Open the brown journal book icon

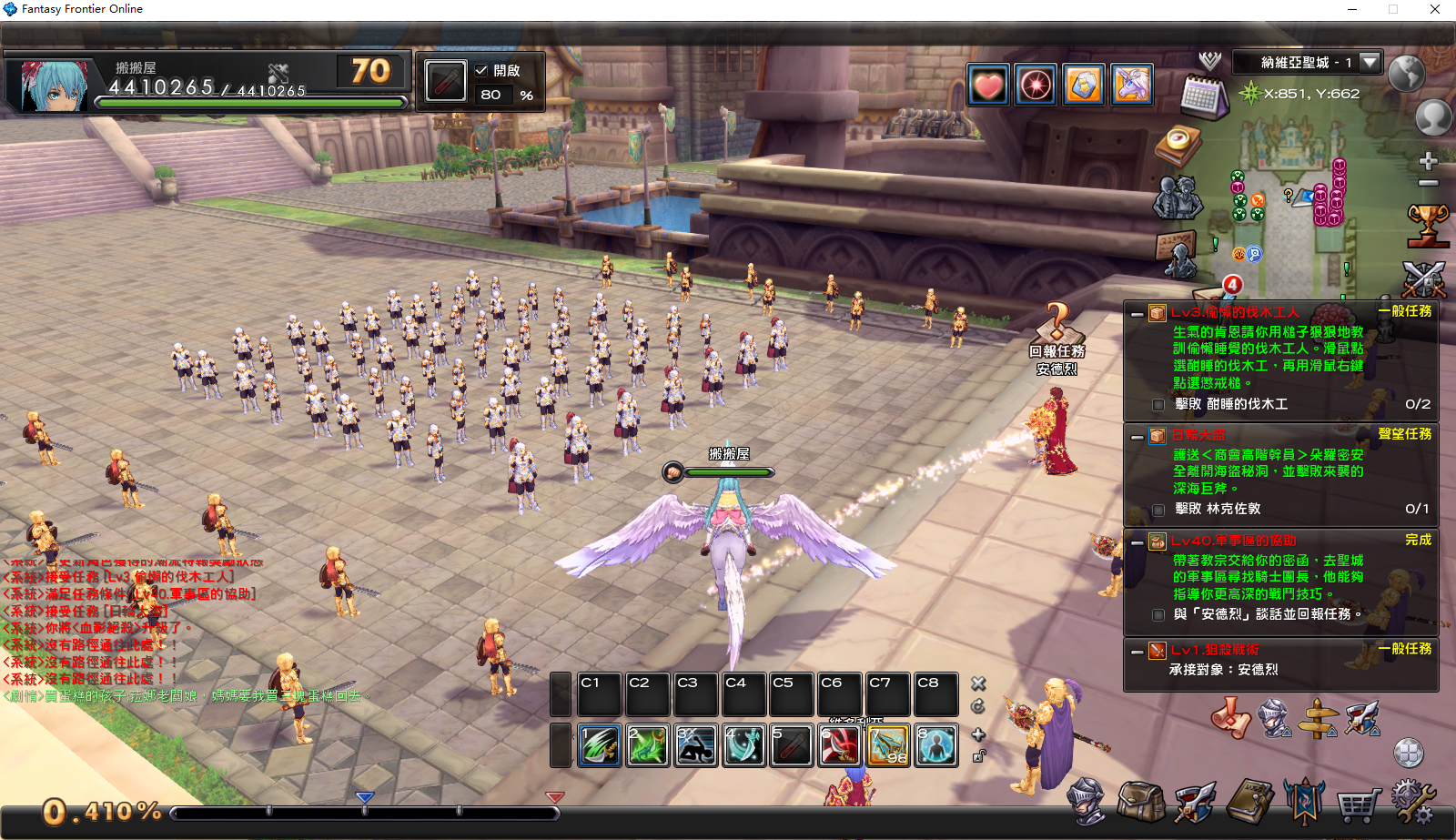pyautogui.click(x=1250, y=802)
